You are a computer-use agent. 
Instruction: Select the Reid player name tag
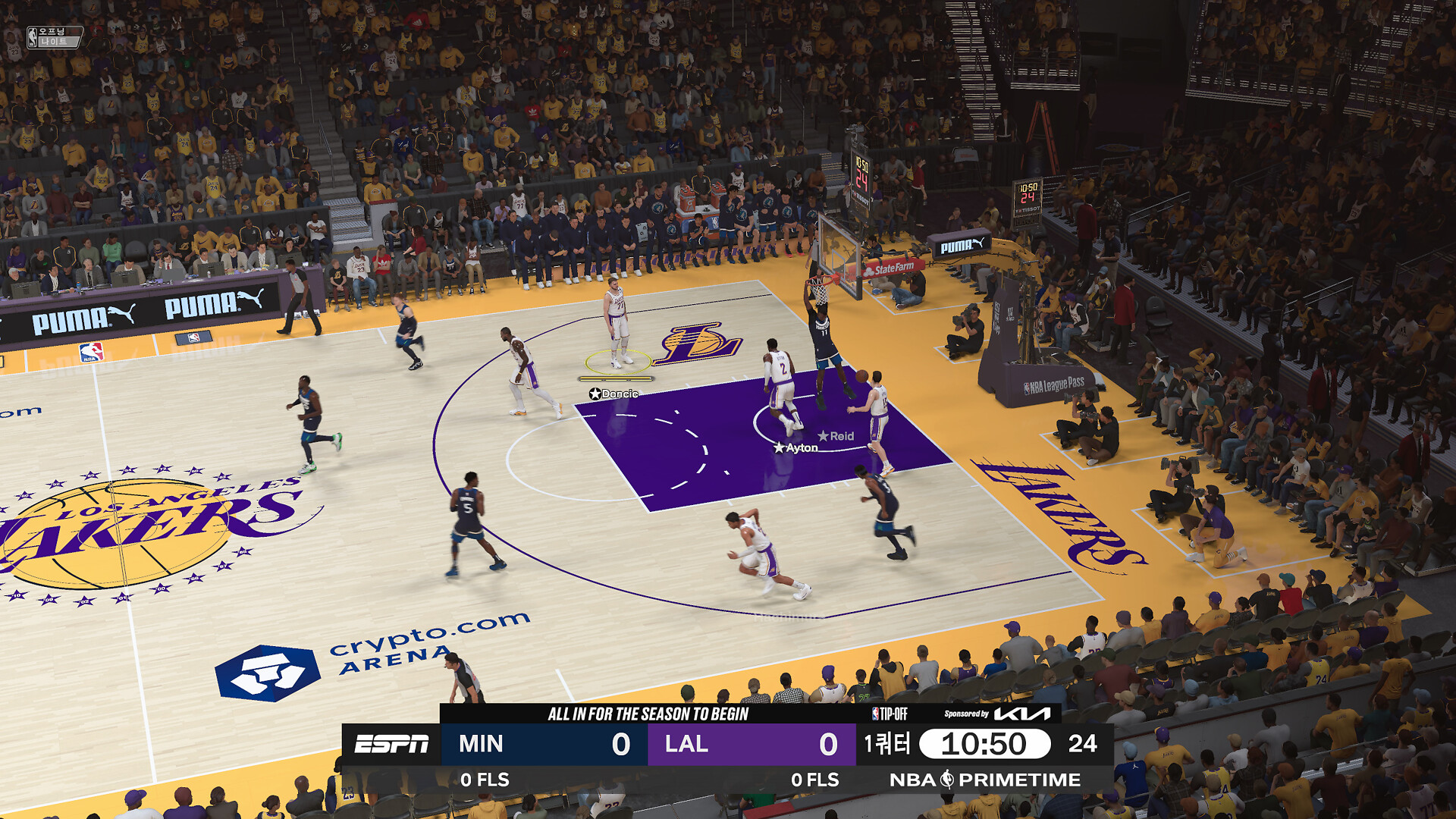836,436
